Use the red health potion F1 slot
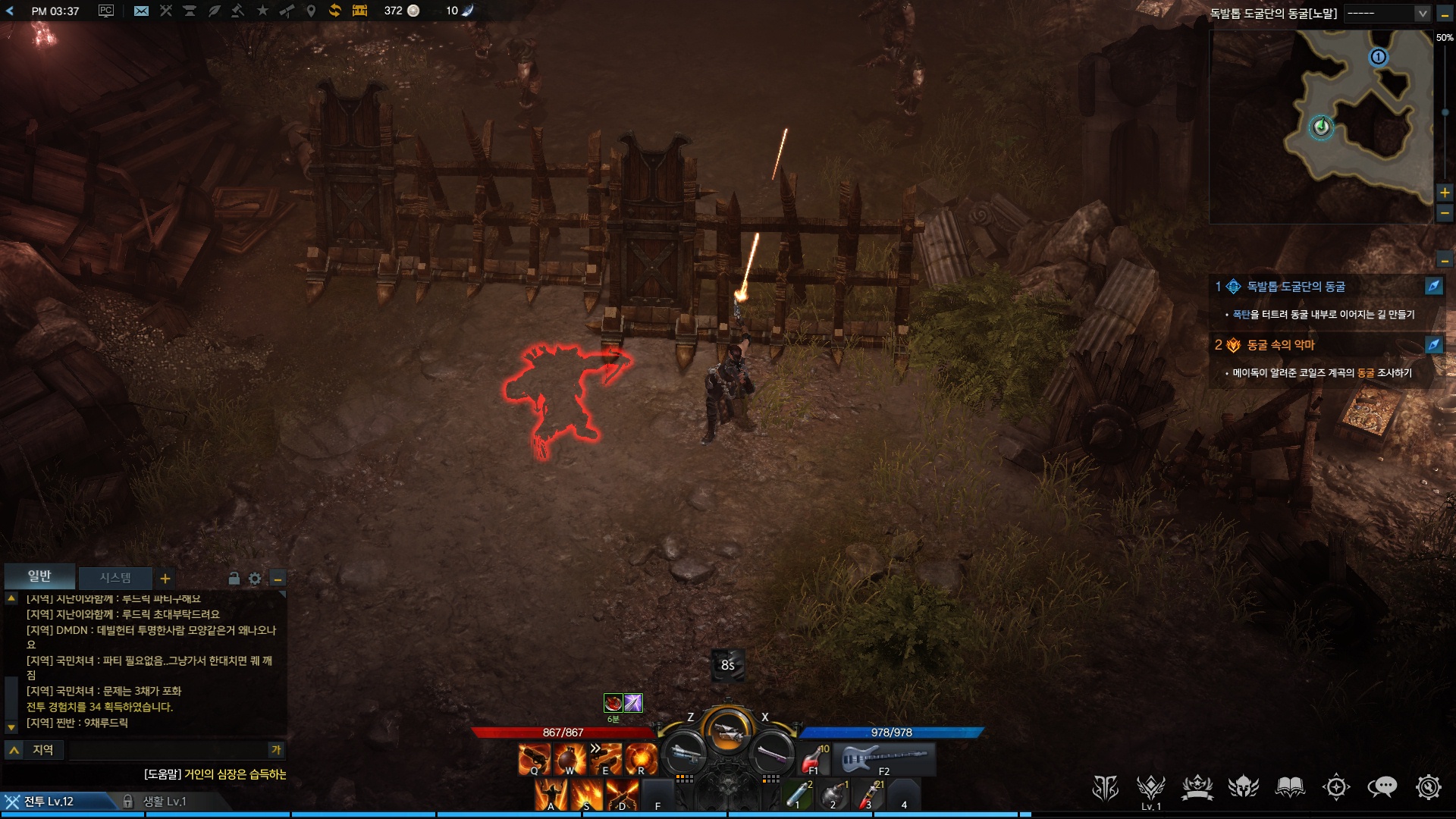The width and height of the screenshot is (1456, 819). [812, 758]
